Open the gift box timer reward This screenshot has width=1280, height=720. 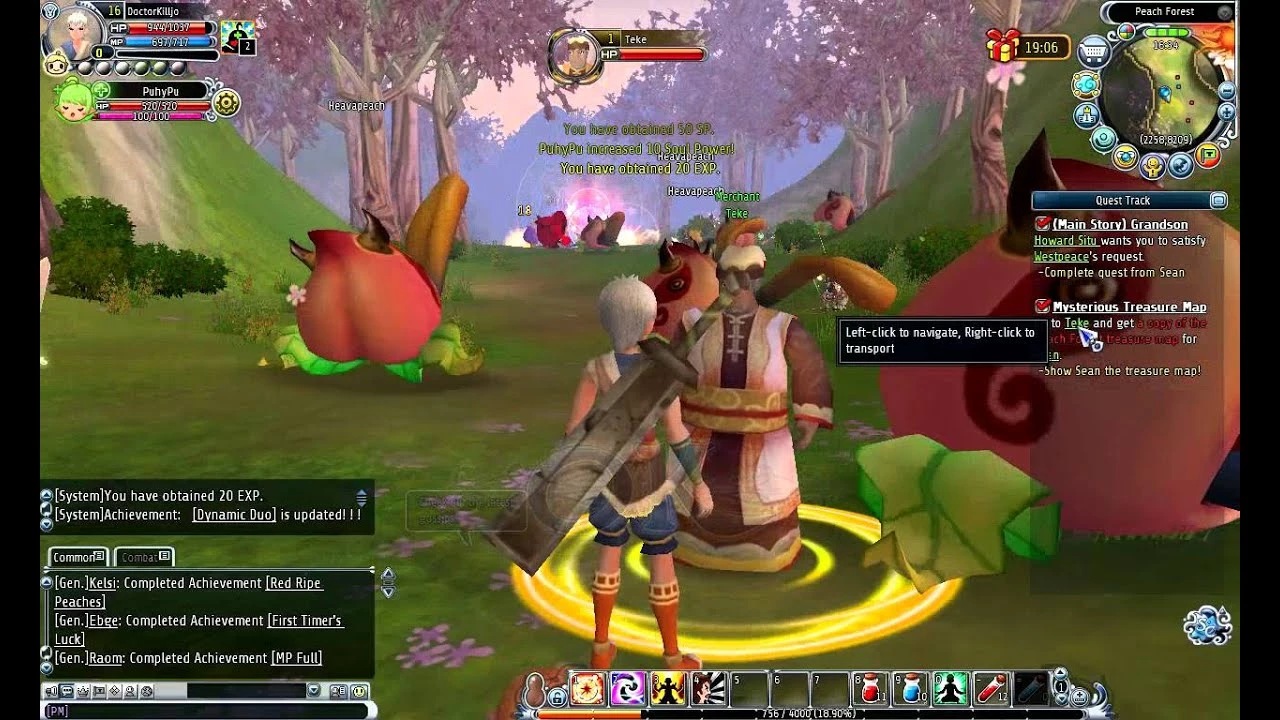click(x=1002, y=46)
